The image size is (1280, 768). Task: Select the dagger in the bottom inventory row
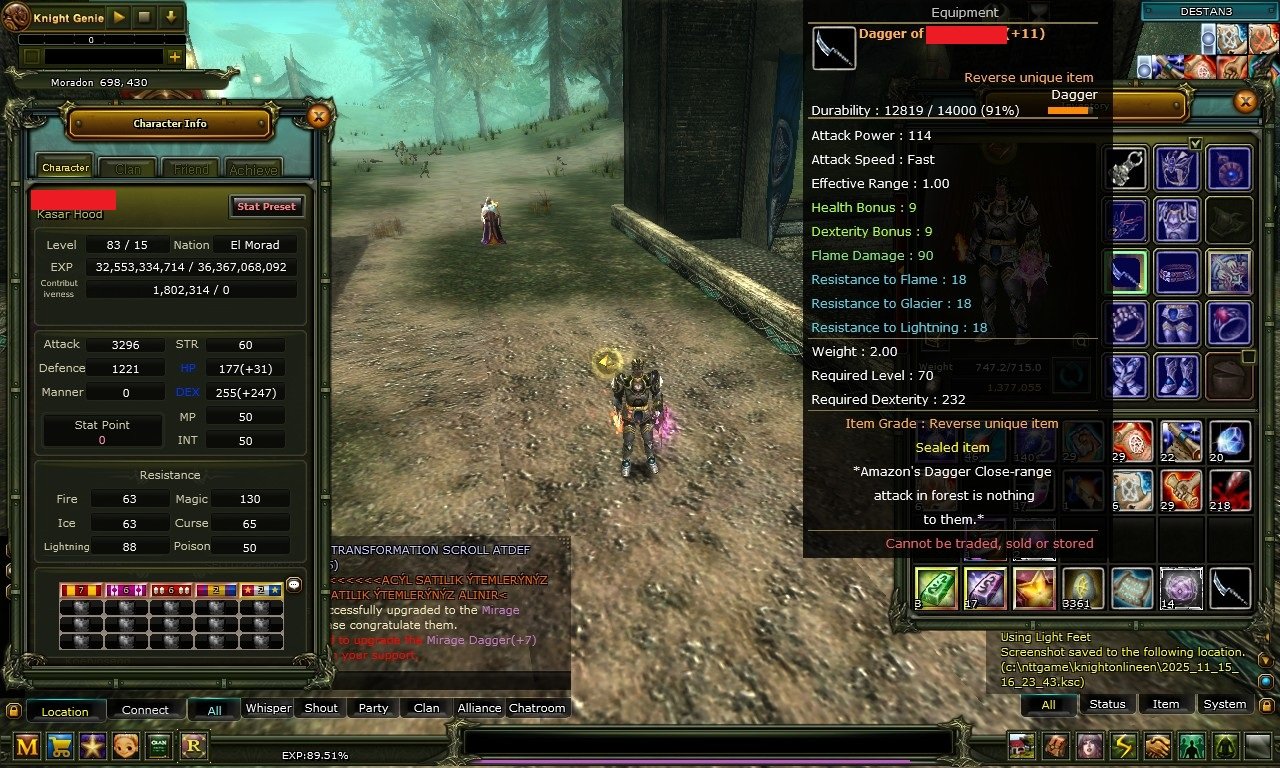coord(1229,588)
